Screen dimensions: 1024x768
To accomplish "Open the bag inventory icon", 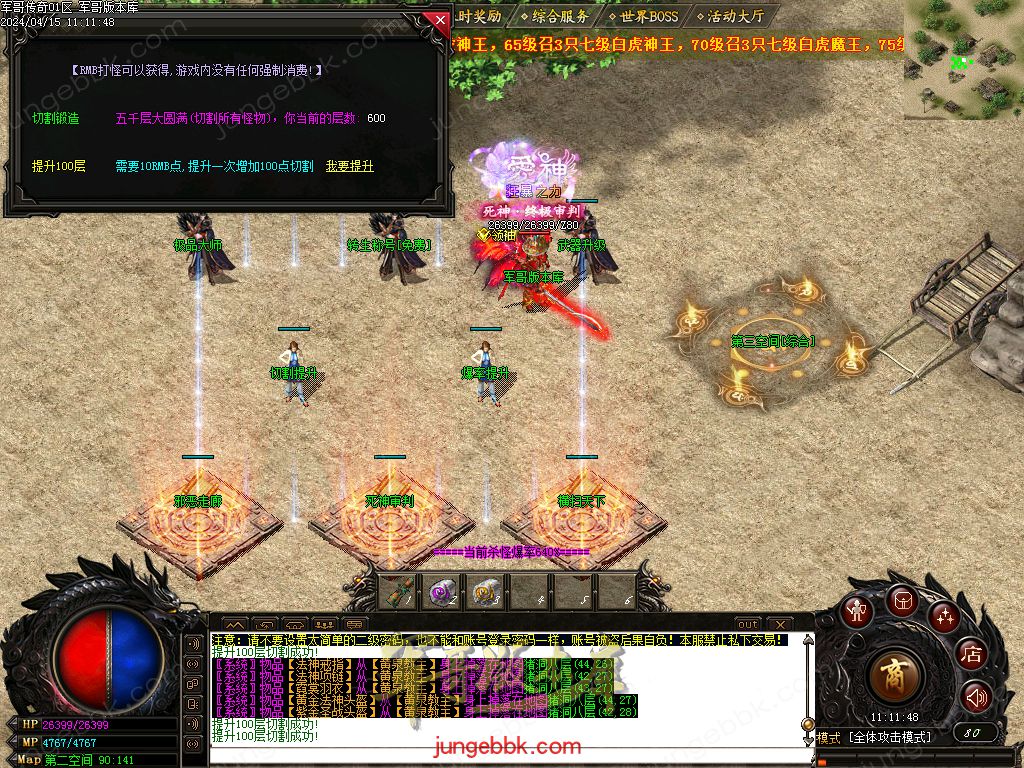I will pos(901,601).
